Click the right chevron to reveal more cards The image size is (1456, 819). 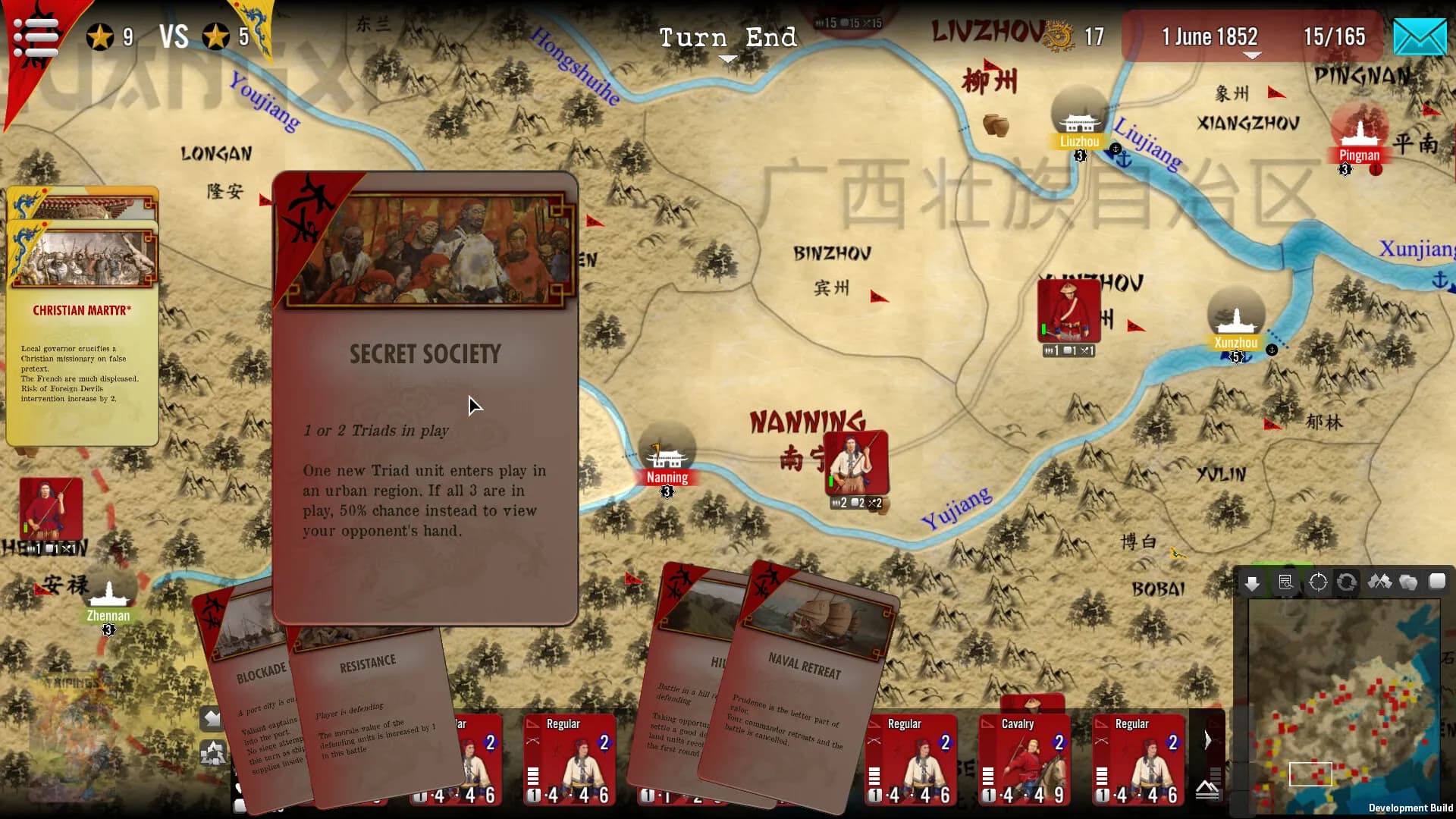(1207, 739)
